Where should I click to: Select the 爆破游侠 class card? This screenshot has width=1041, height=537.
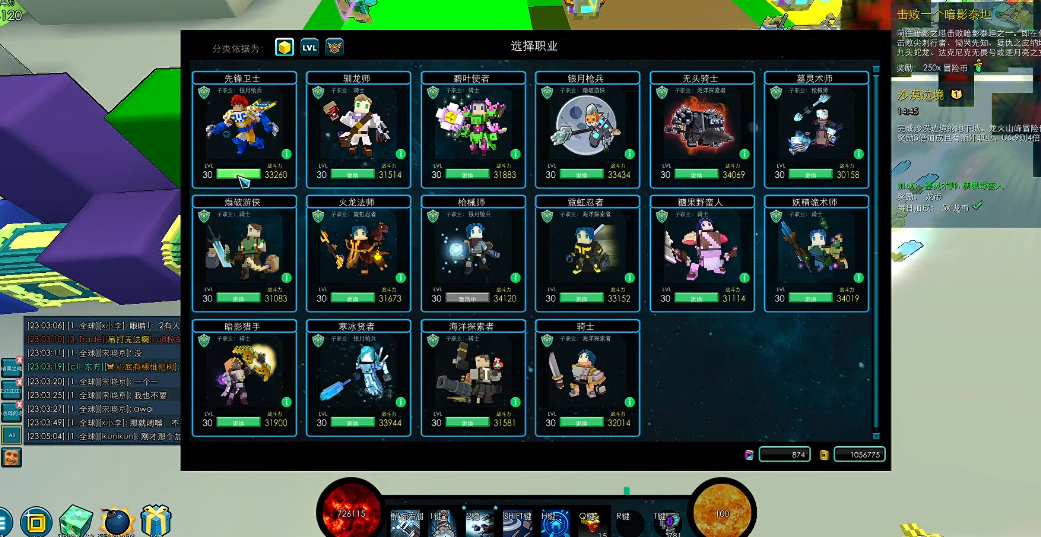click(244, 251)
